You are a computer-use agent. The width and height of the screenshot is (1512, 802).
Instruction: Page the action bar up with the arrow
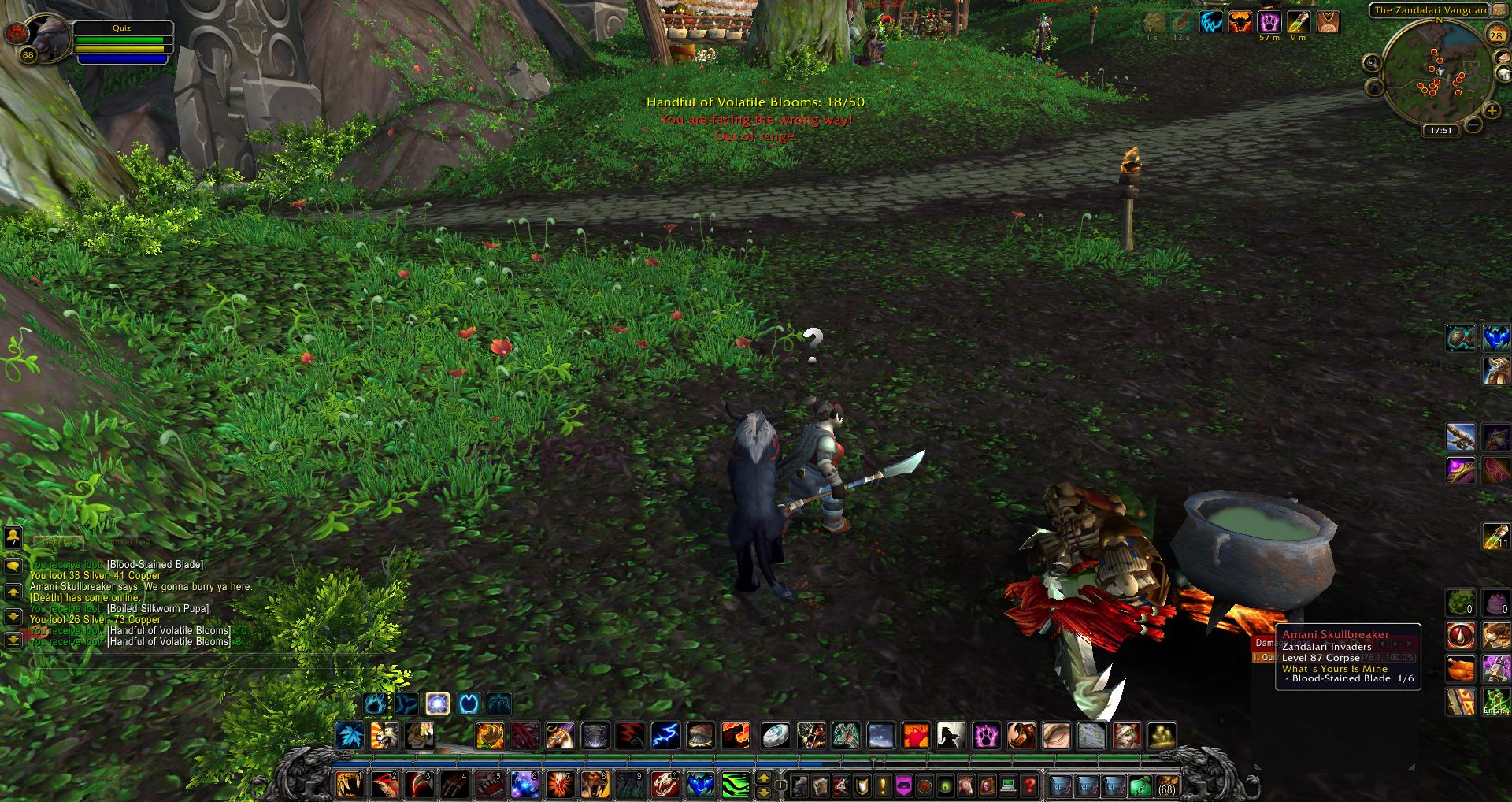(762, 778)
